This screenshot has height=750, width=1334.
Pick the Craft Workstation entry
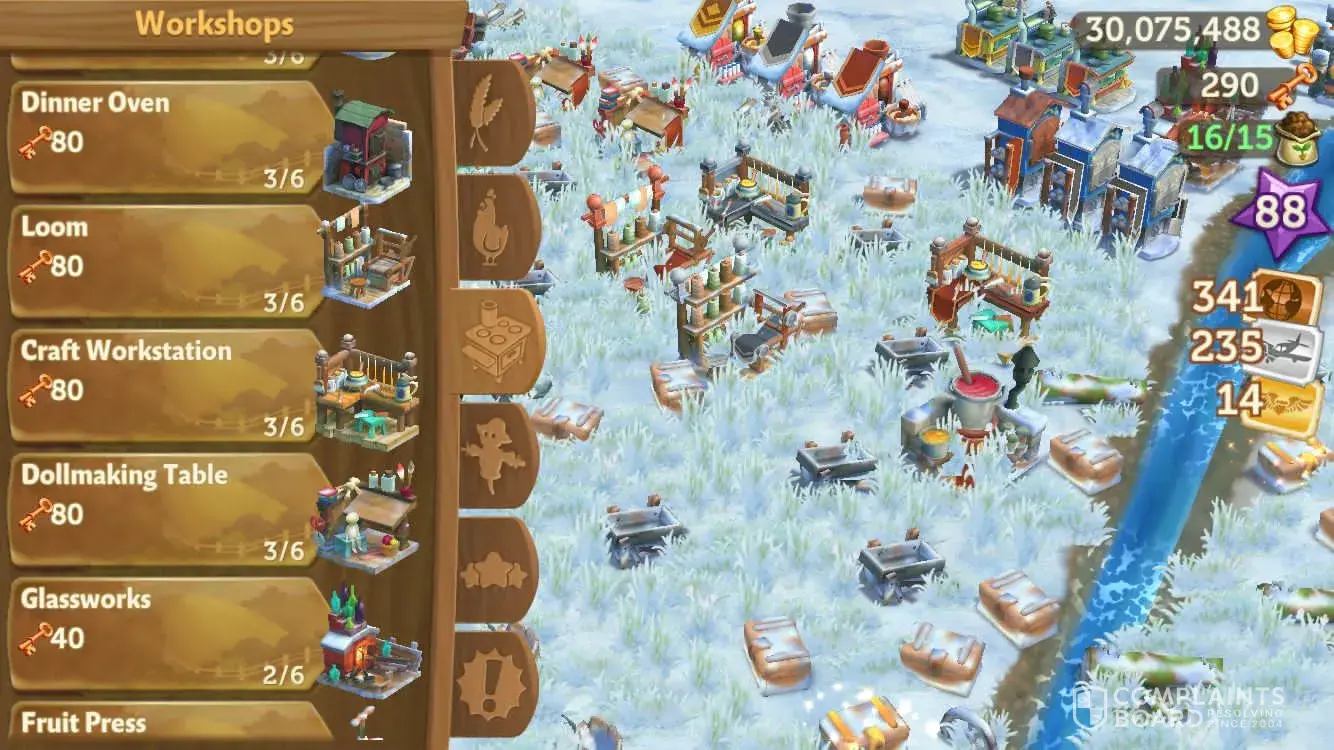coord(170,385)
